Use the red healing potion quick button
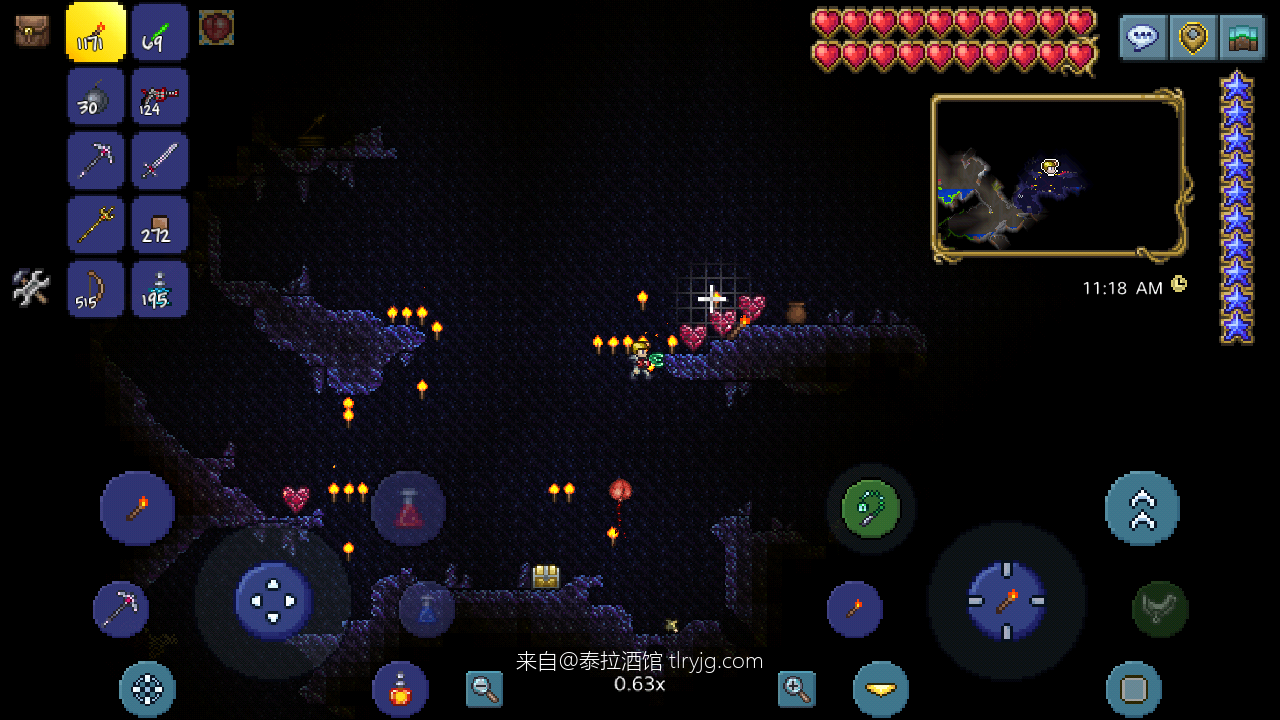This screenshot has width=1280, height=720. [408, 508]
